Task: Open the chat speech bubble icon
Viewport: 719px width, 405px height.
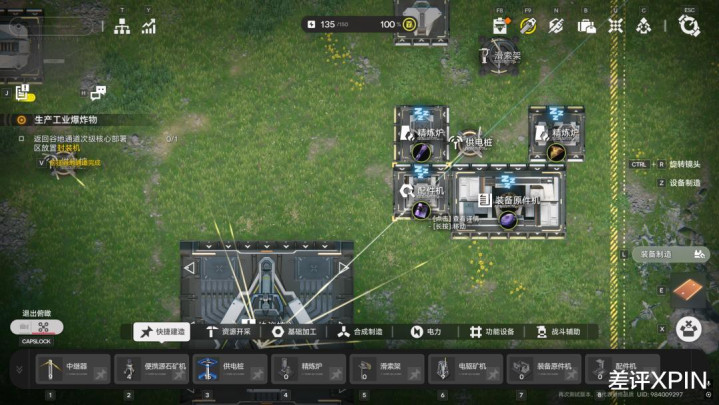Action: tap(98, 93)
